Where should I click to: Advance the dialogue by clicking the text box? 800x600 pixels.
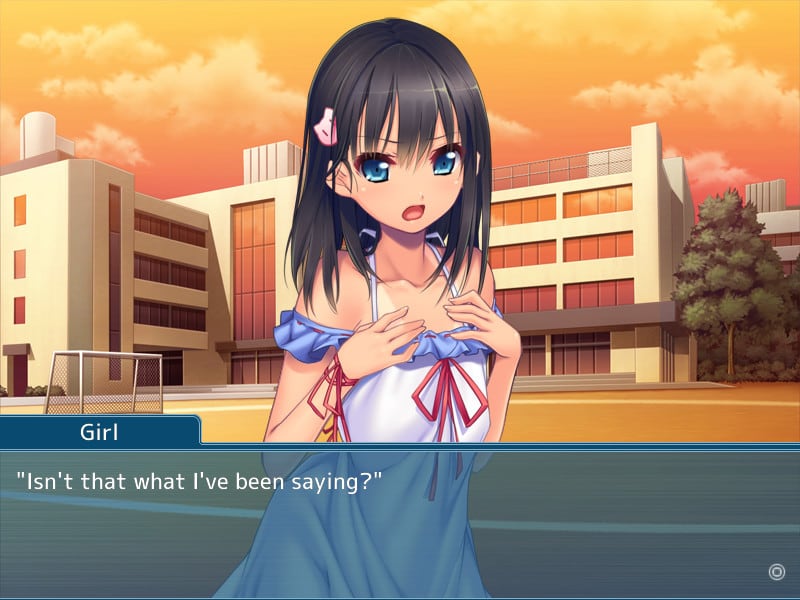point(400,520)
